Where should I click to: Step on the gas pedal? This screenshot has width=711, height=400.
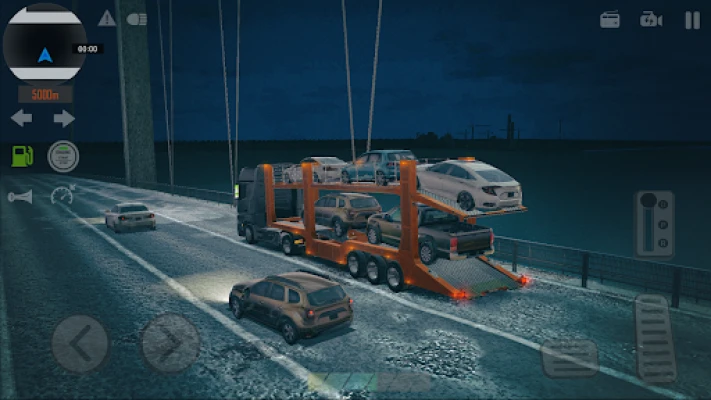[x=656, y=337]
